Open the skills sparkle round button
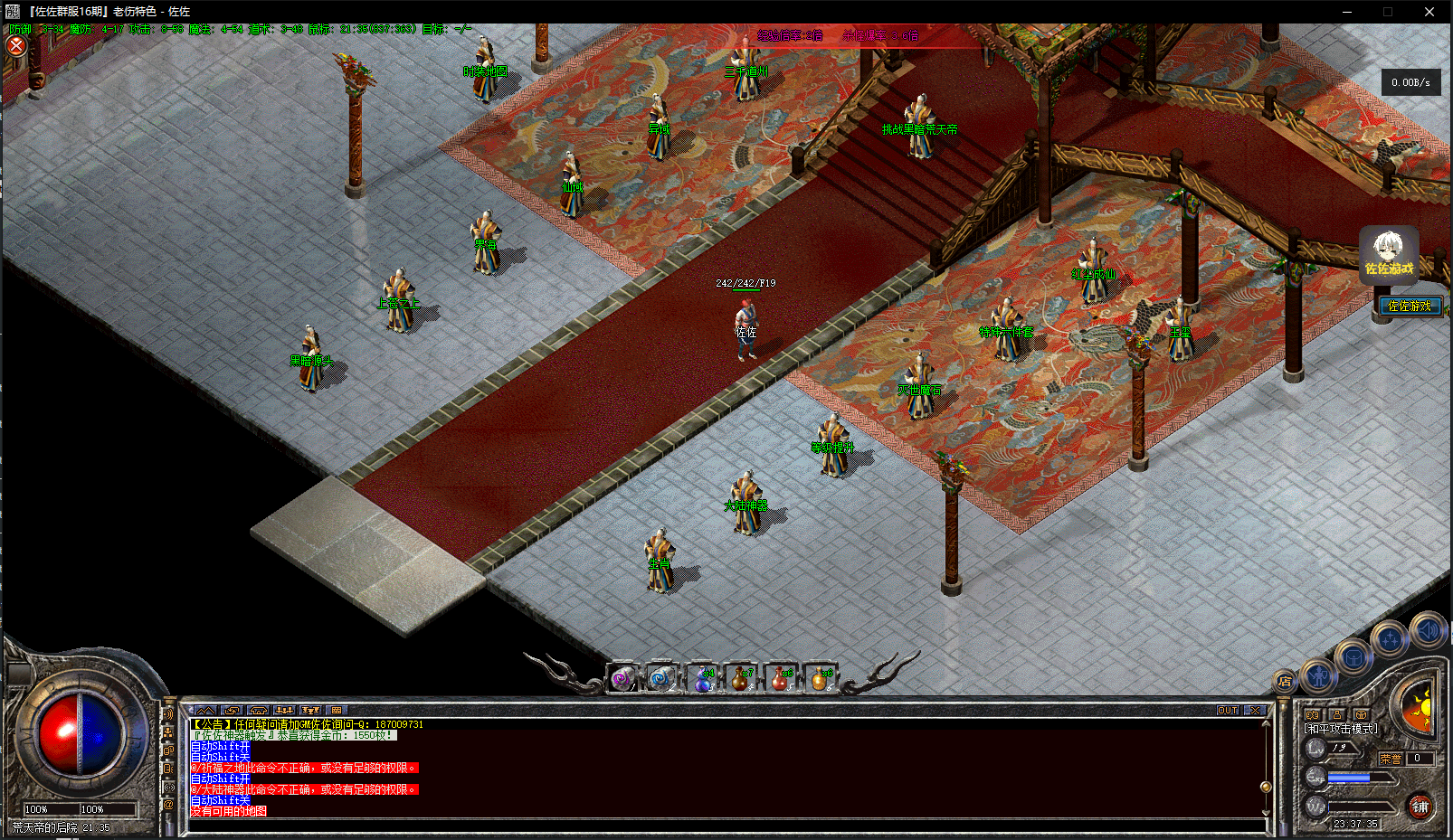 [1390, 640]
